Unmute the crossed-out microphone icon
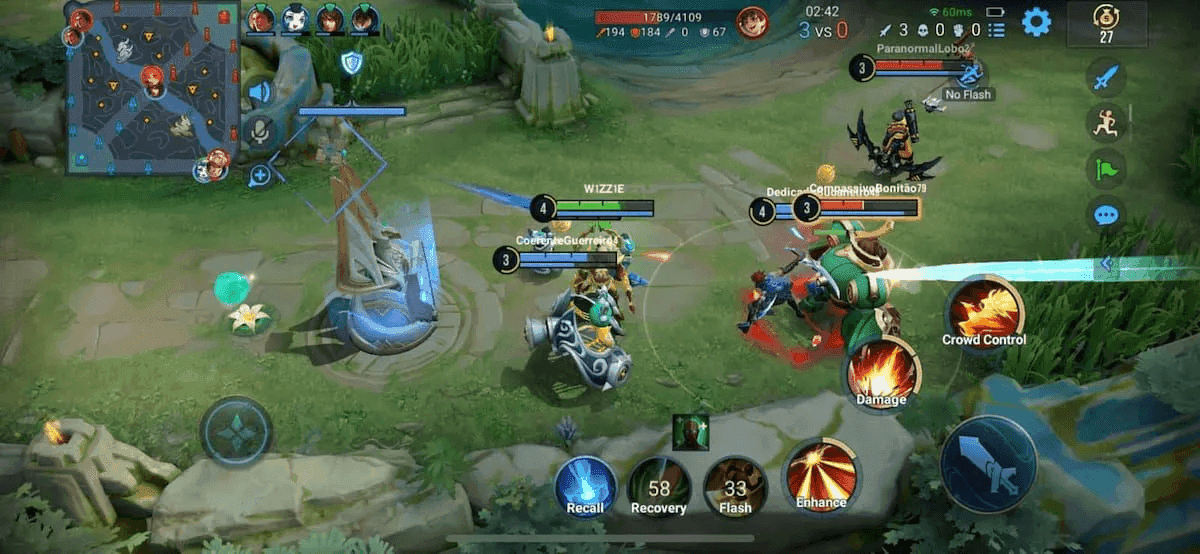Image resolution: width=1200 pixels, height=554 pixels. (260, 132)
